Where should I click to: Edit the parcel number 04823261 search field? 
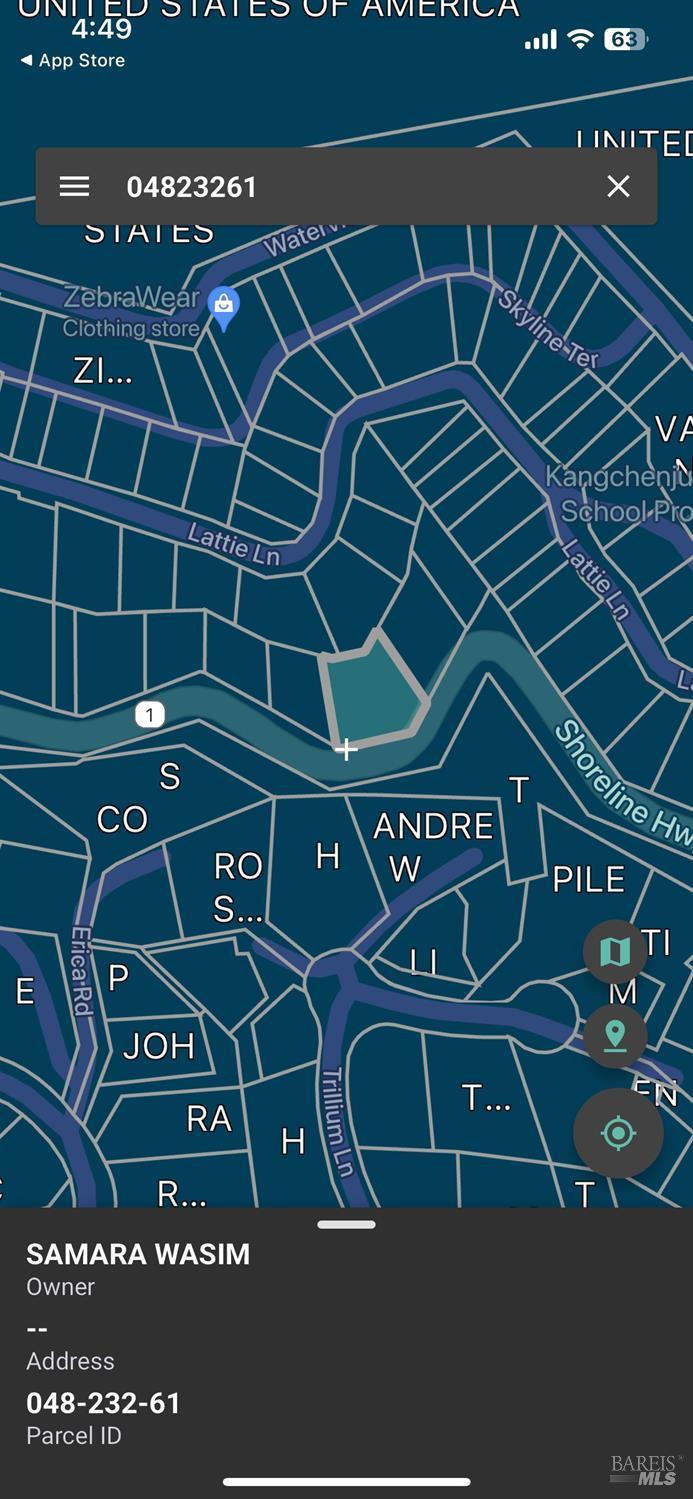click(340, 187)
